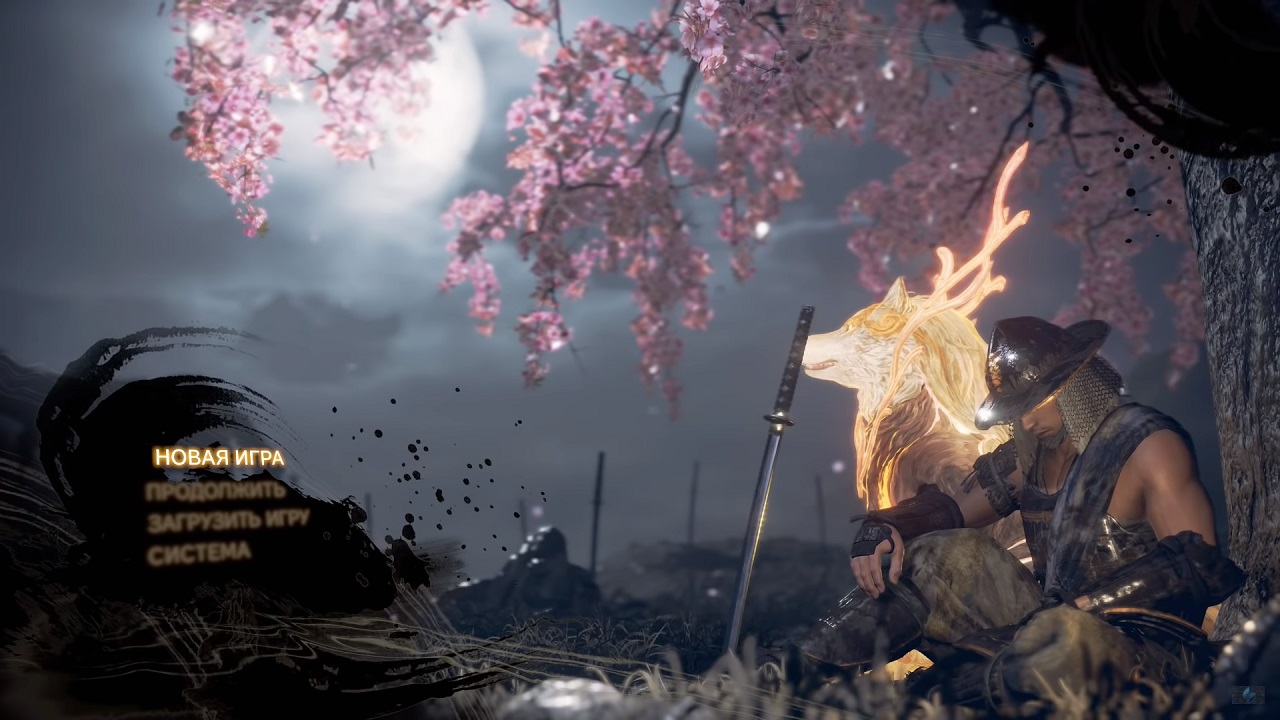Image resolution: width=1280 pixels, height=720 pixels.
Task: Open ЗАГРУЗИТЬ ИГРУ to load a save
Action: [x=228, y=521]
